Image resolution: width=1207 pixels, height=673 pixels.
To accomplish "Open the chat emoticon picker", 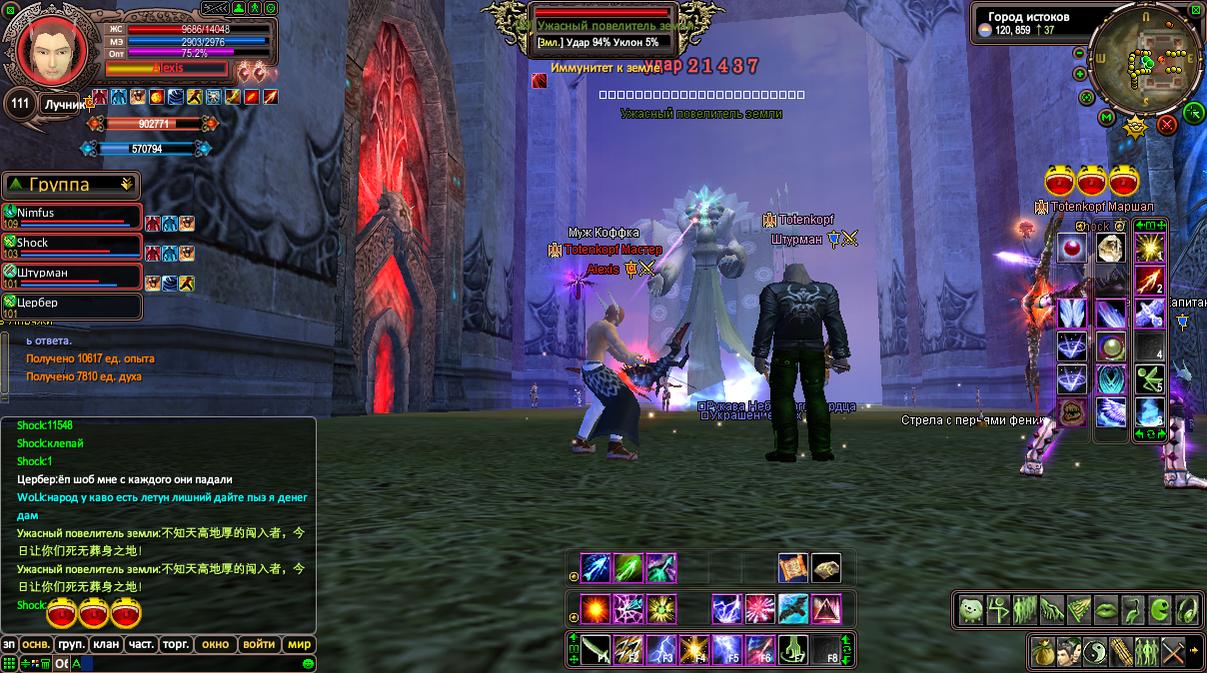I will click(309, 663).
